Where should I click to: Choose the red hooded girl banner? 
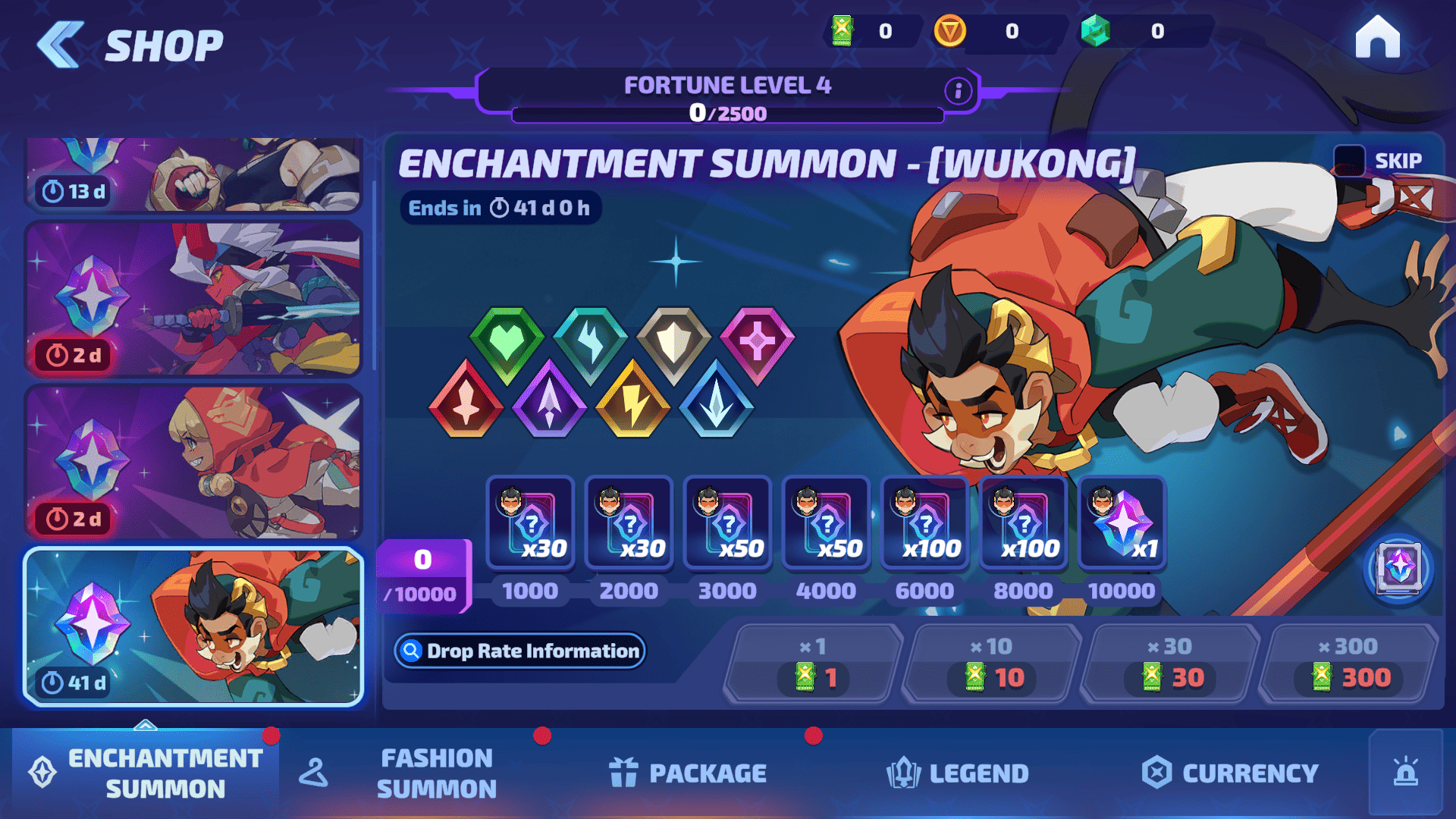194,461
